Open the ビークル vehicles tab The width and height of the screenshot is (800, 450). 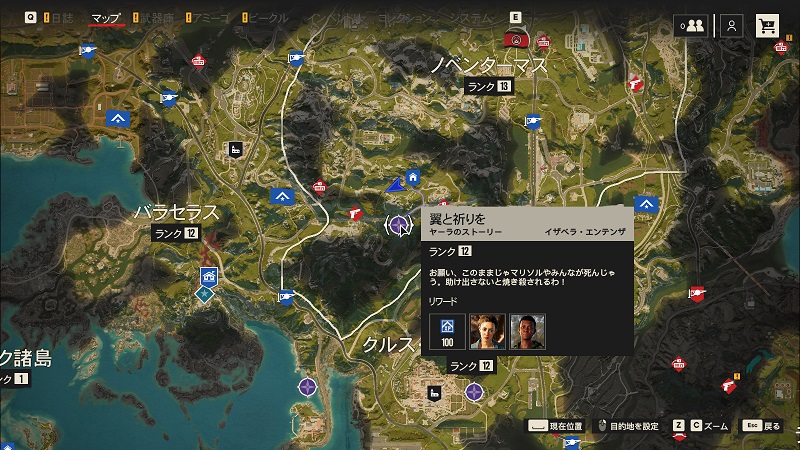click(272, 18)
